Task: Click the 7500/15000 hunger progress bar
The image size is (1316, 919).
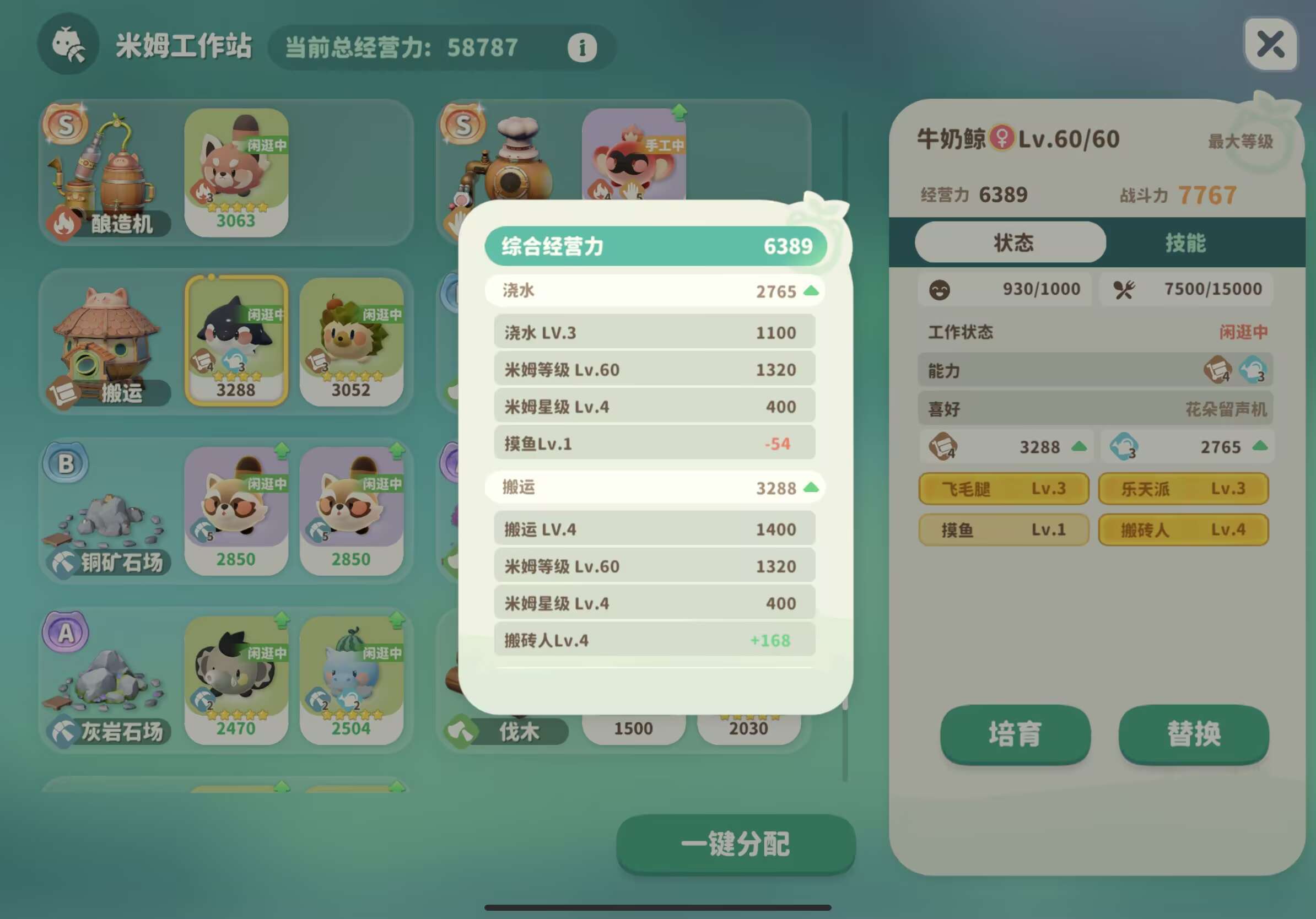Action: click(x=1188, y=289)
